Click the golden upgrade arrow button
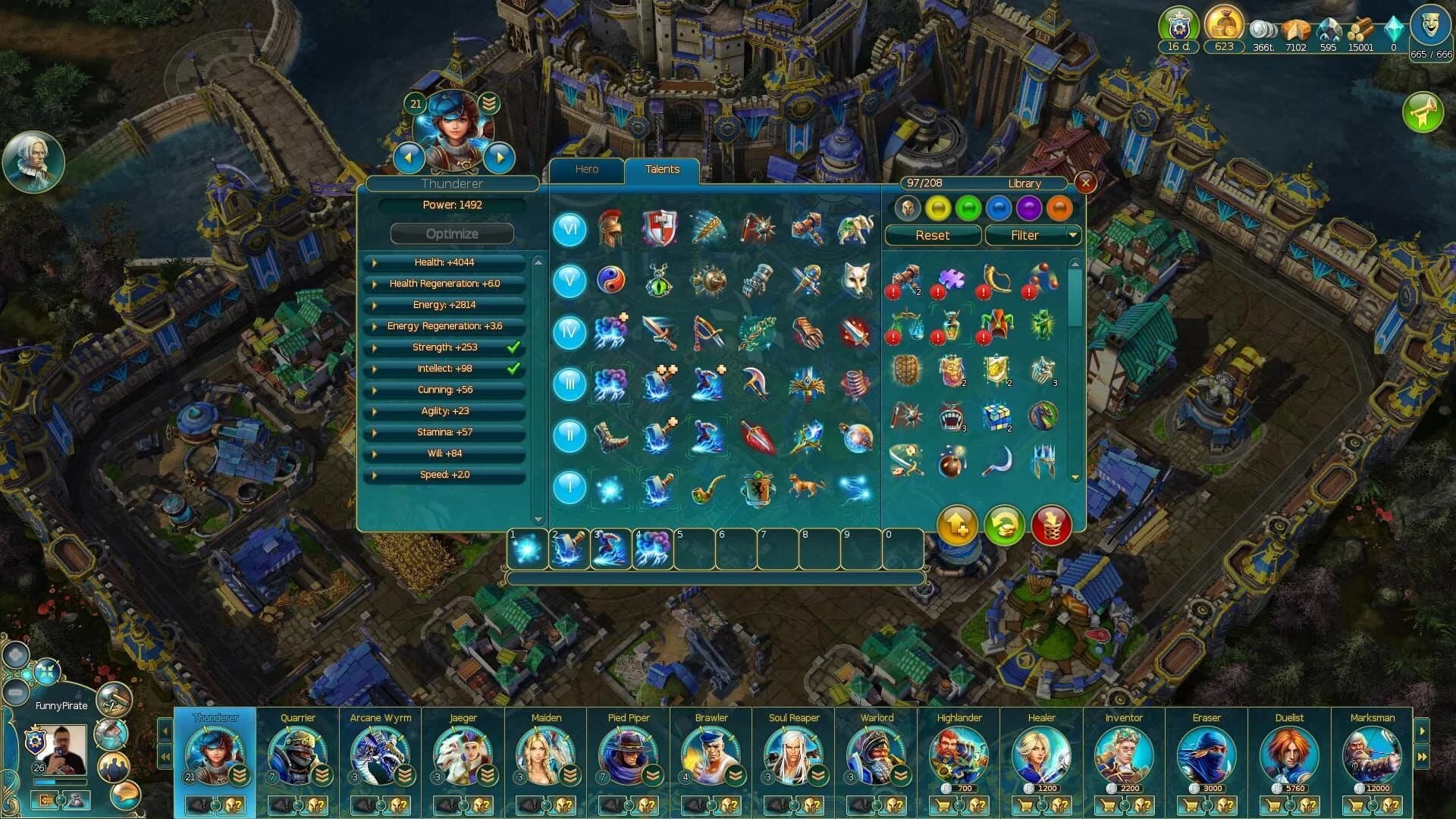This screenshot has width=1456, height=819. pos(957,525)
